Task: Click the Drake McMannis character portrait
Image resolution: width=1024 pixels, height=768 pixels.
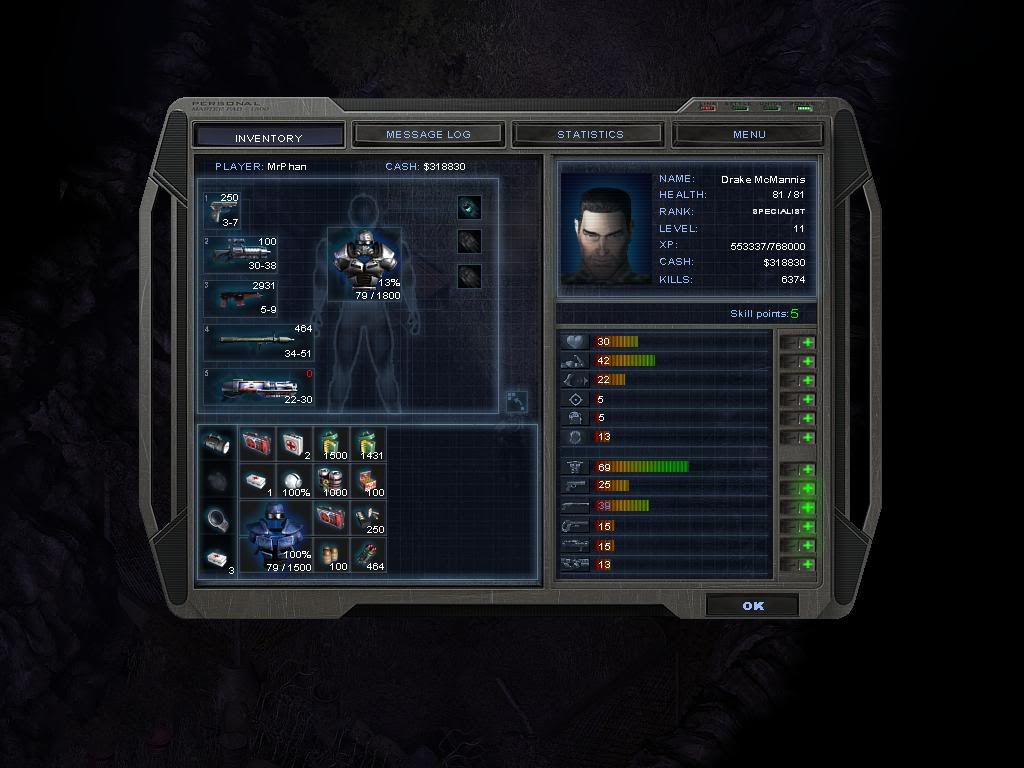Action: pyautogui.click(x=606, y=228)
